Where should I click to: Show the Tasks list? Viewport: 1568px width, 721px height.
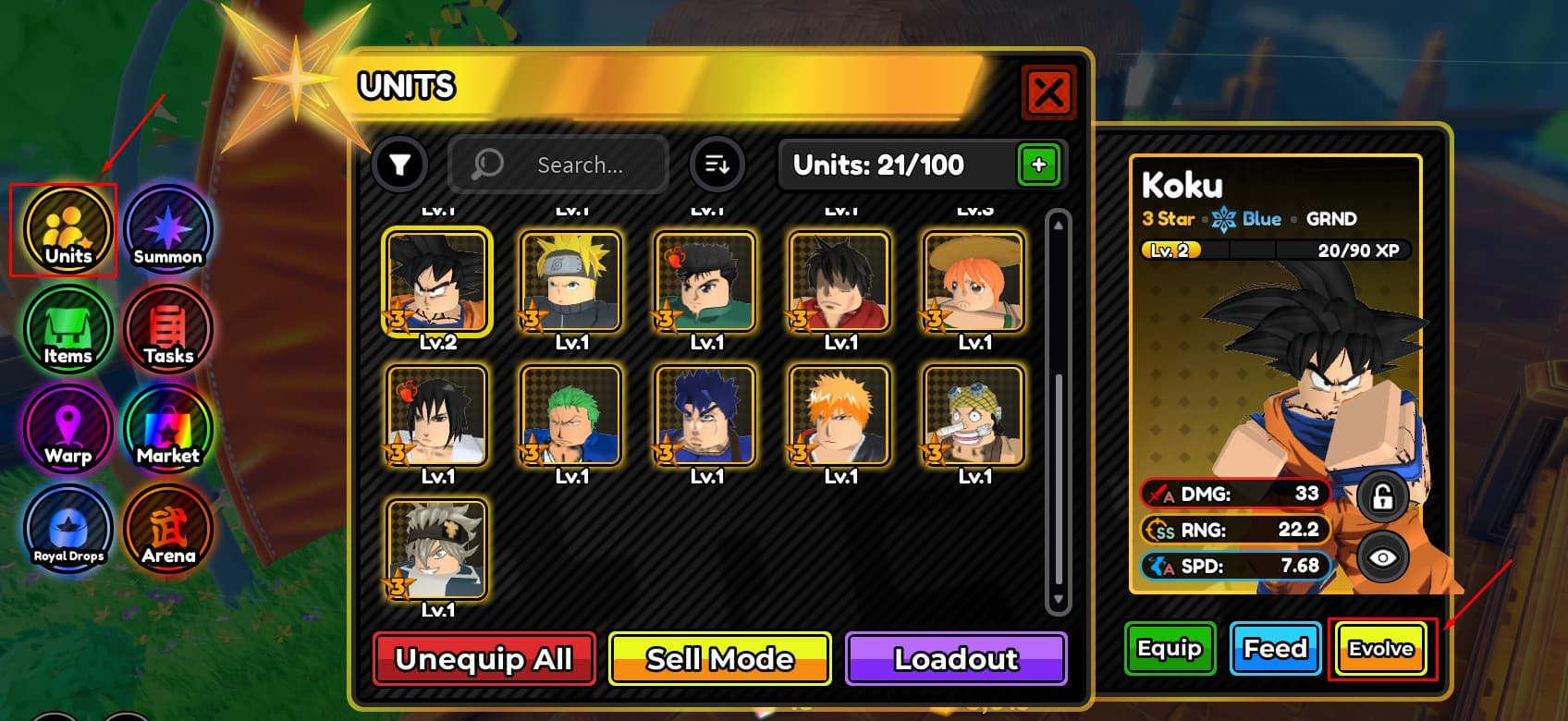click(167, 330)
